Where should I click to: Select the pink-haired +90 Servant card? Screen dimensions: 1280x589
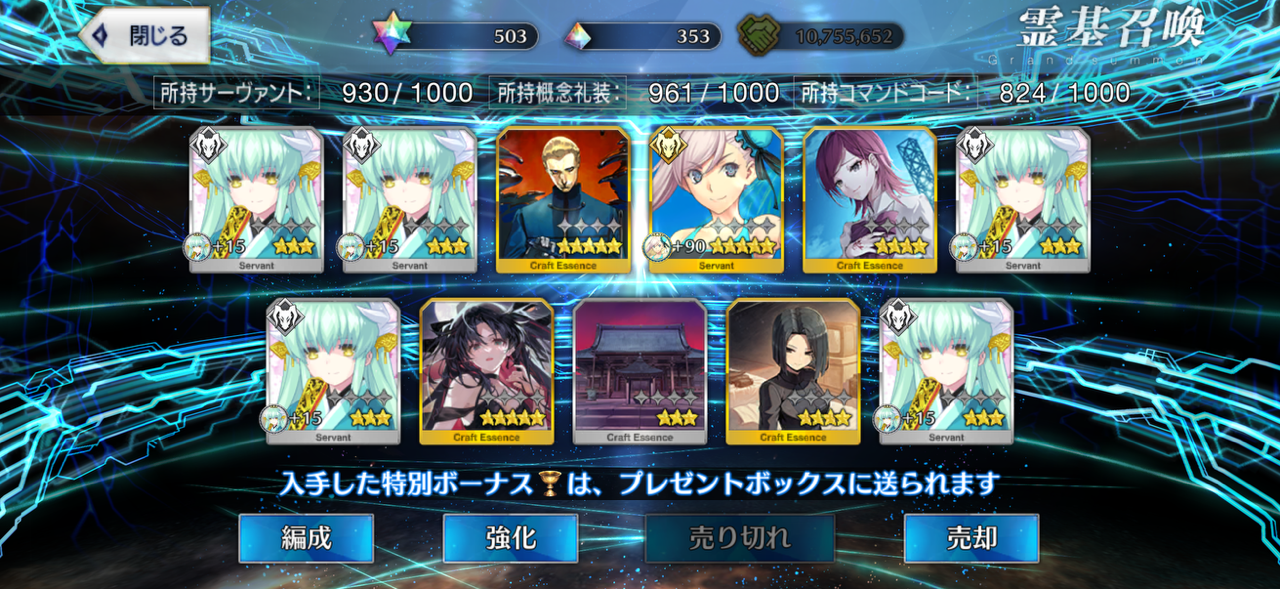click(716, 200)
